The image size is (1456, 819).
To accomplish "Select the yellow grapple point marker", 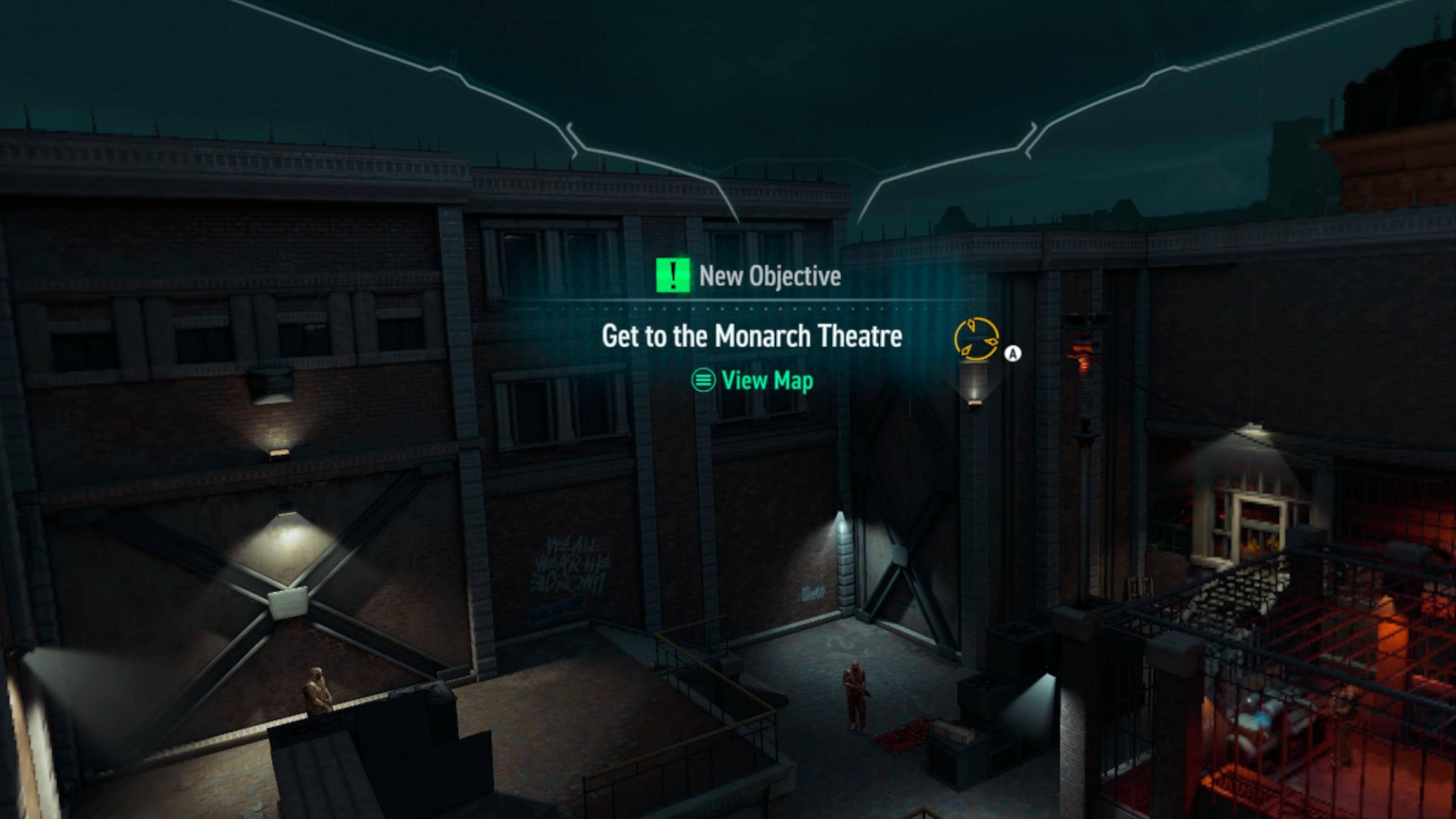I will [x=976, y=339].
